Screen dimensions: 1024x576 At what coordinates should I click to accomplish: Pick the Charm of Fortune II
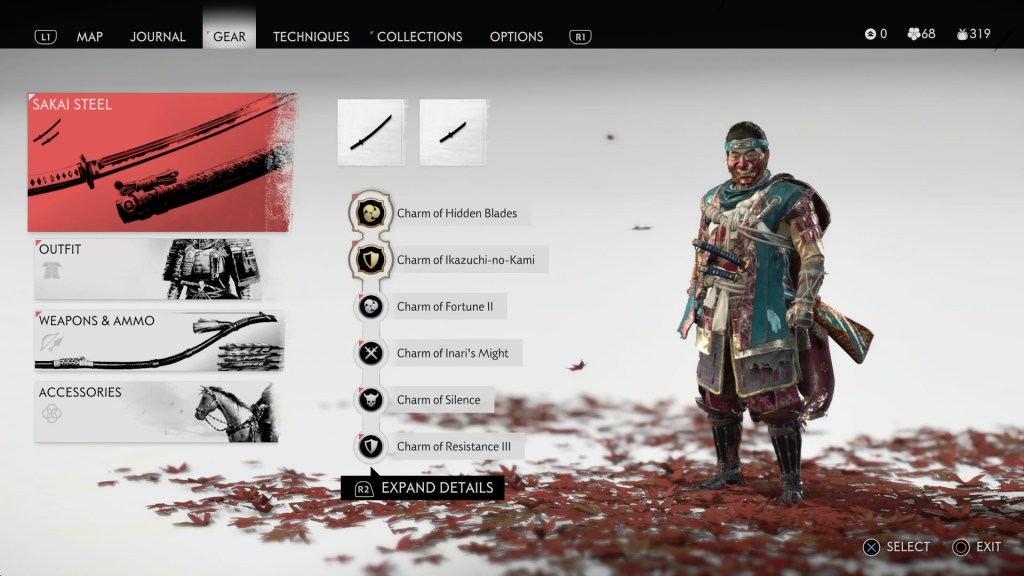tap(444, 307)
